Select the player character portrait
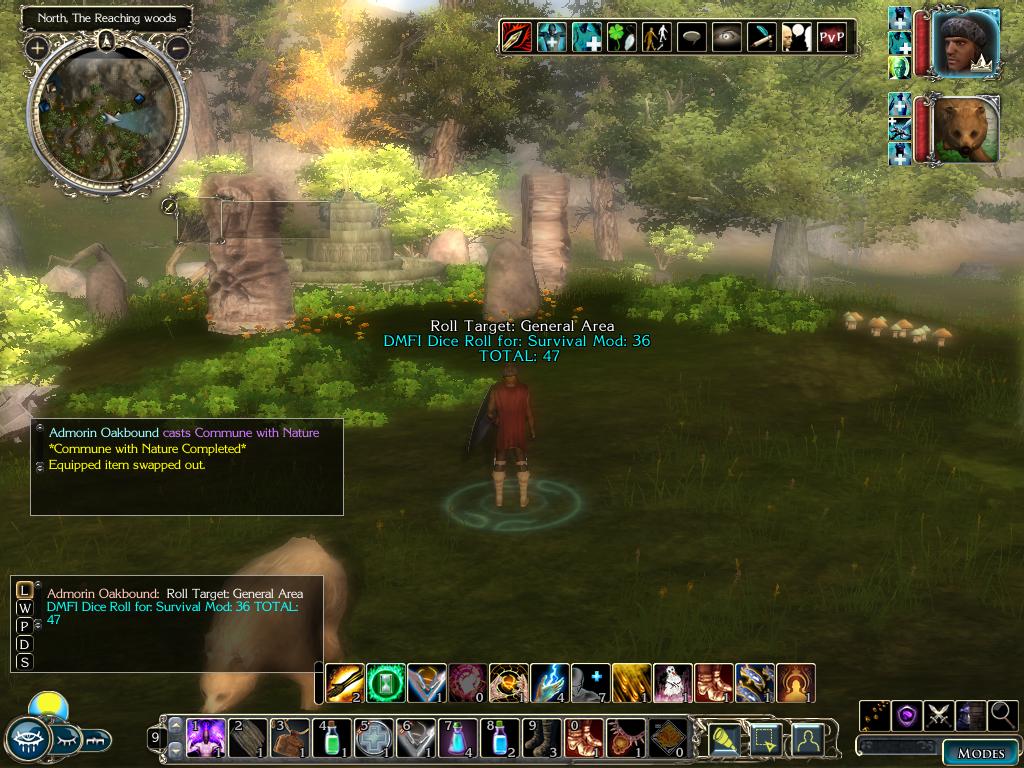This screenshot has height=768, width=1024. (x=967, y=43)
